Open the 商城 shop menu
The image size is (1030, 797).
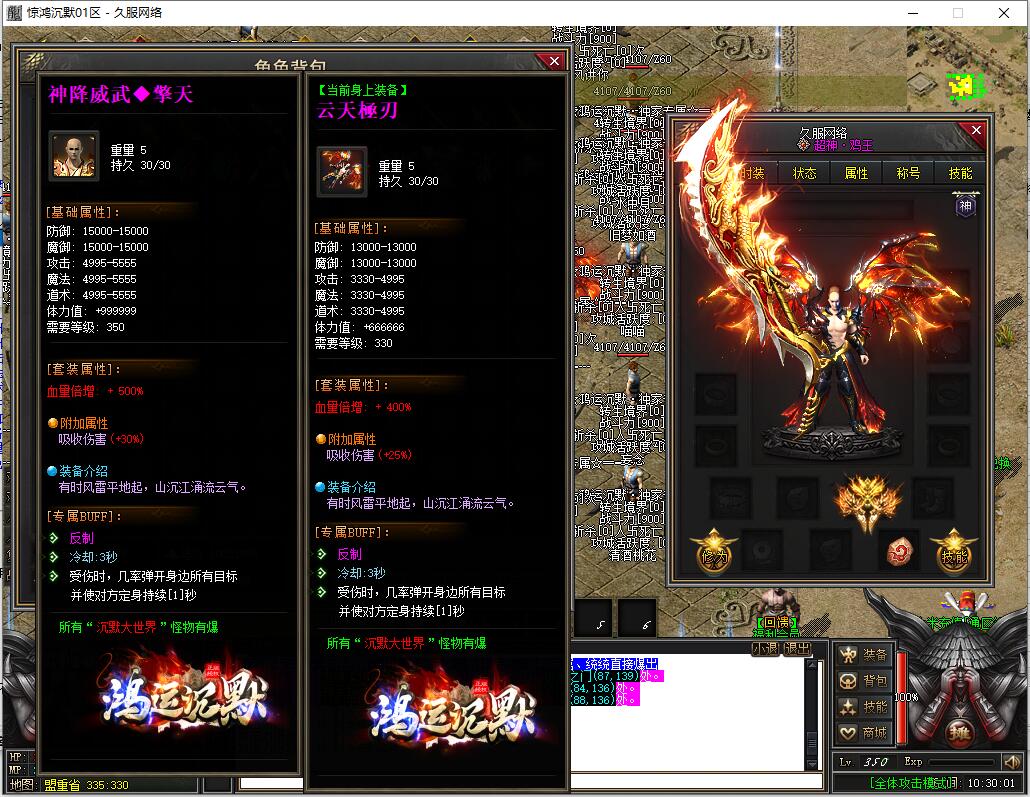pyautogui.click(x=864, y=733)
